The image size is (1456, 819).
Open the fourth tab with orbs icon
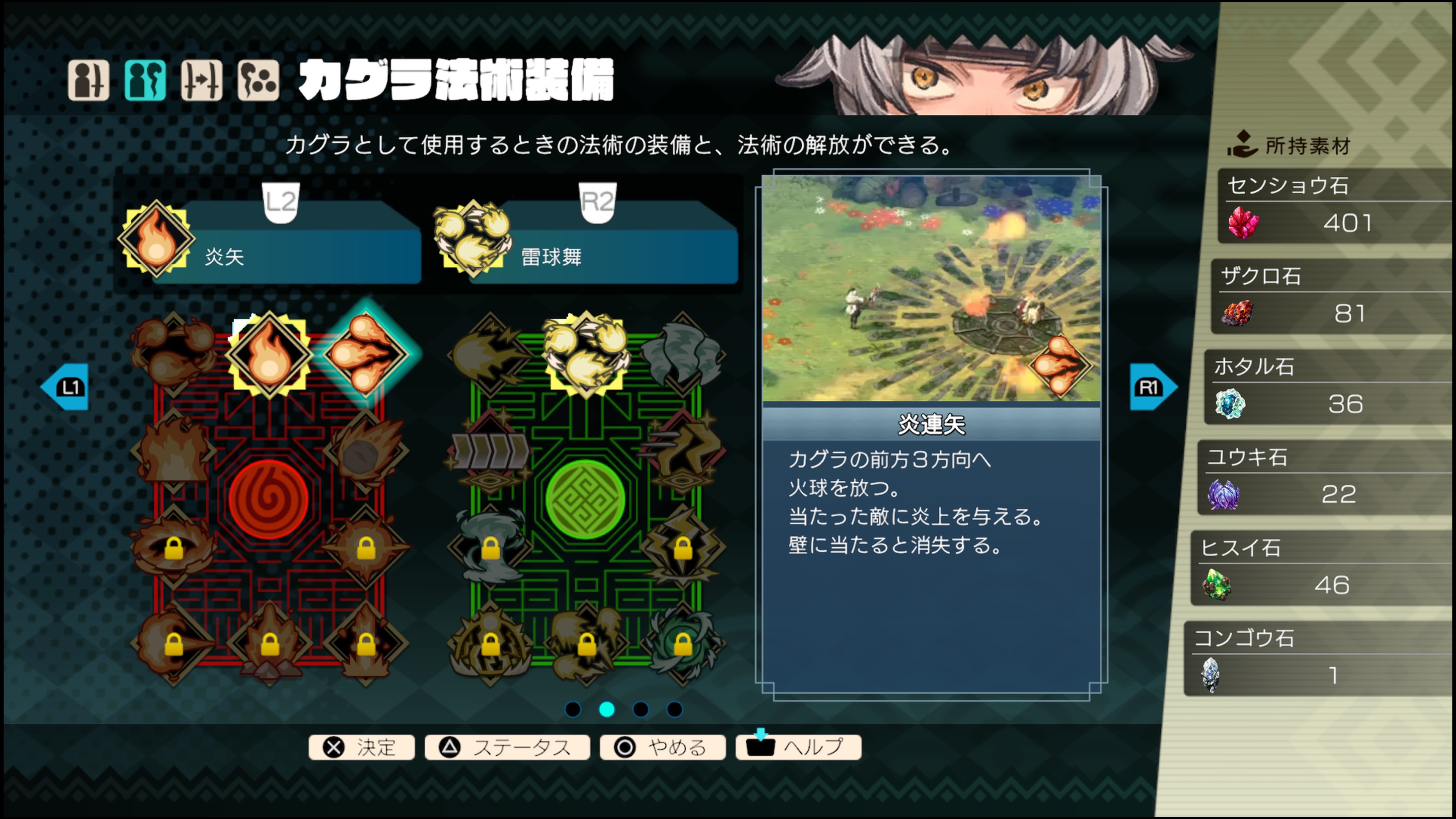[258, 80]
